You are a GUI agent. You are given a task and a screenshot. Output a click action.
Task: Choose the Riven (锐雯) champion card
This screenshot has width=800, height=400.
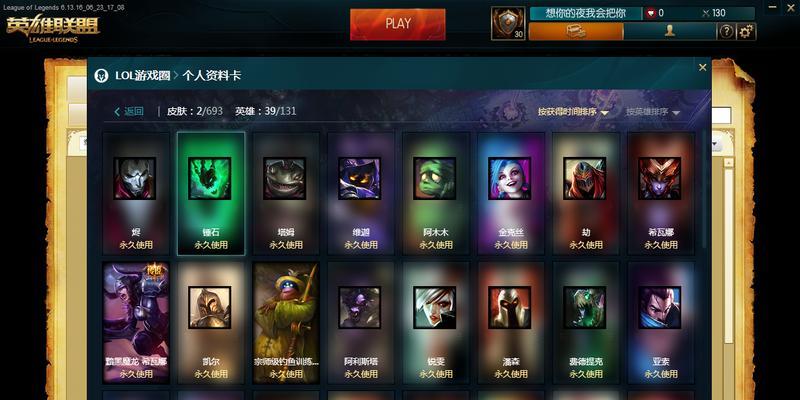(435, 322)
